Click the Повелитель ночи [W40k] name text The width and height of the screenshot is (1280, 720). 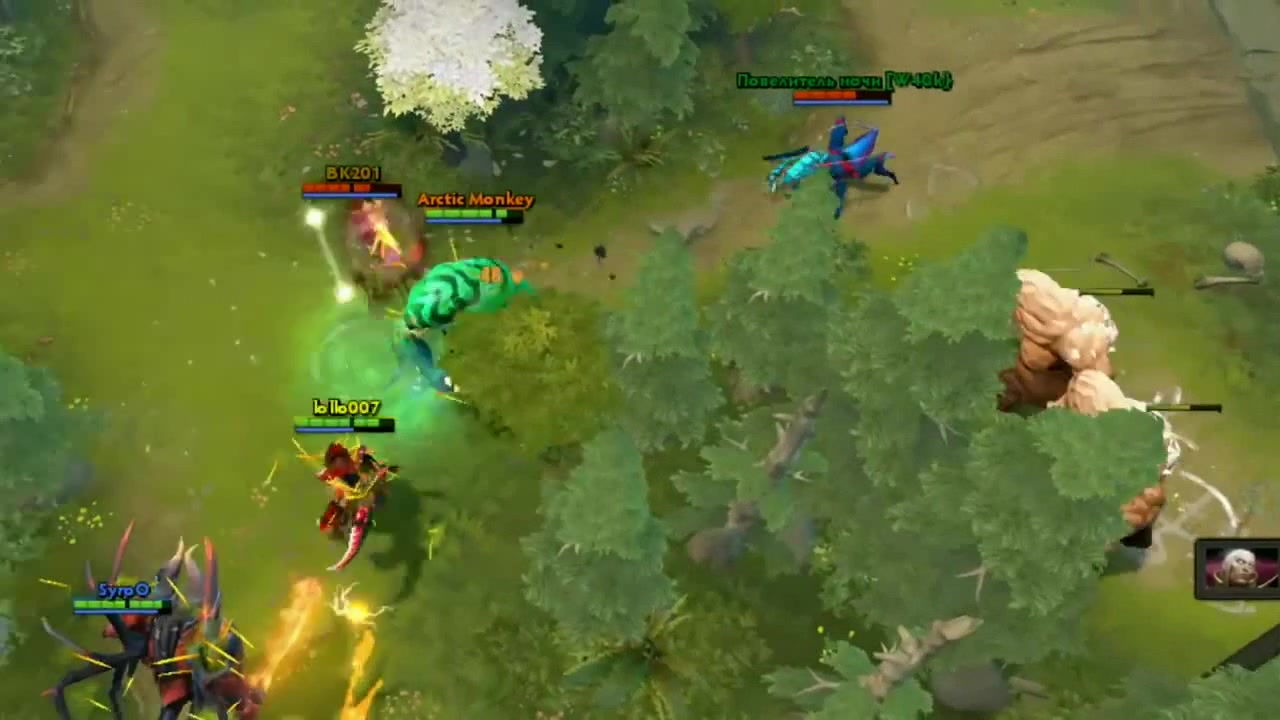(845, 80)
